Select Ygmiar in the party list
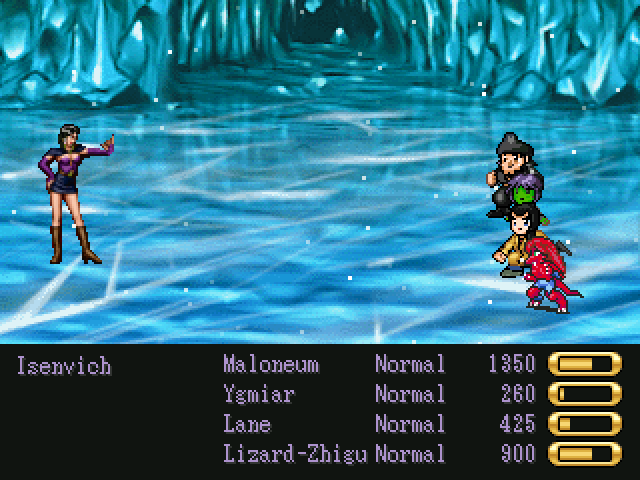This screenshot has width=640, height=480. click(x=259, y=395)
